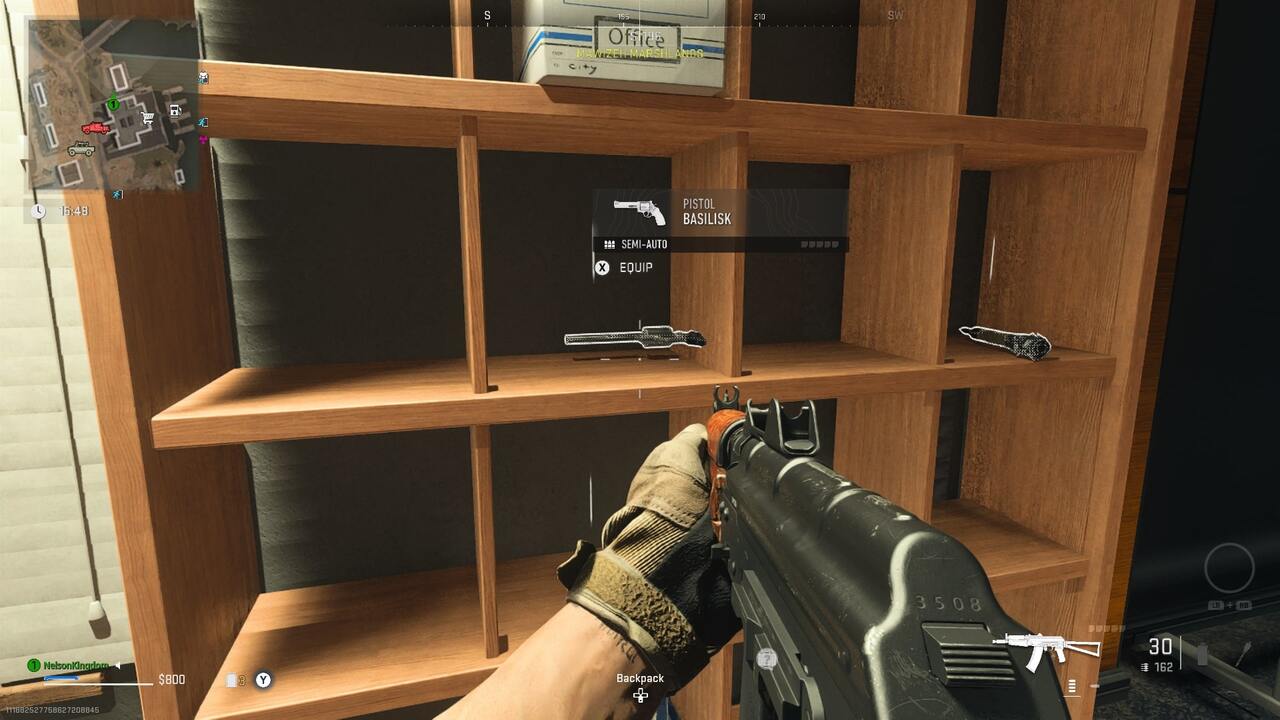Click the fire-mode bars indicator near the weapon silhouette
The width and height of the screenshot is (1280, 720).
(1071, 685)
